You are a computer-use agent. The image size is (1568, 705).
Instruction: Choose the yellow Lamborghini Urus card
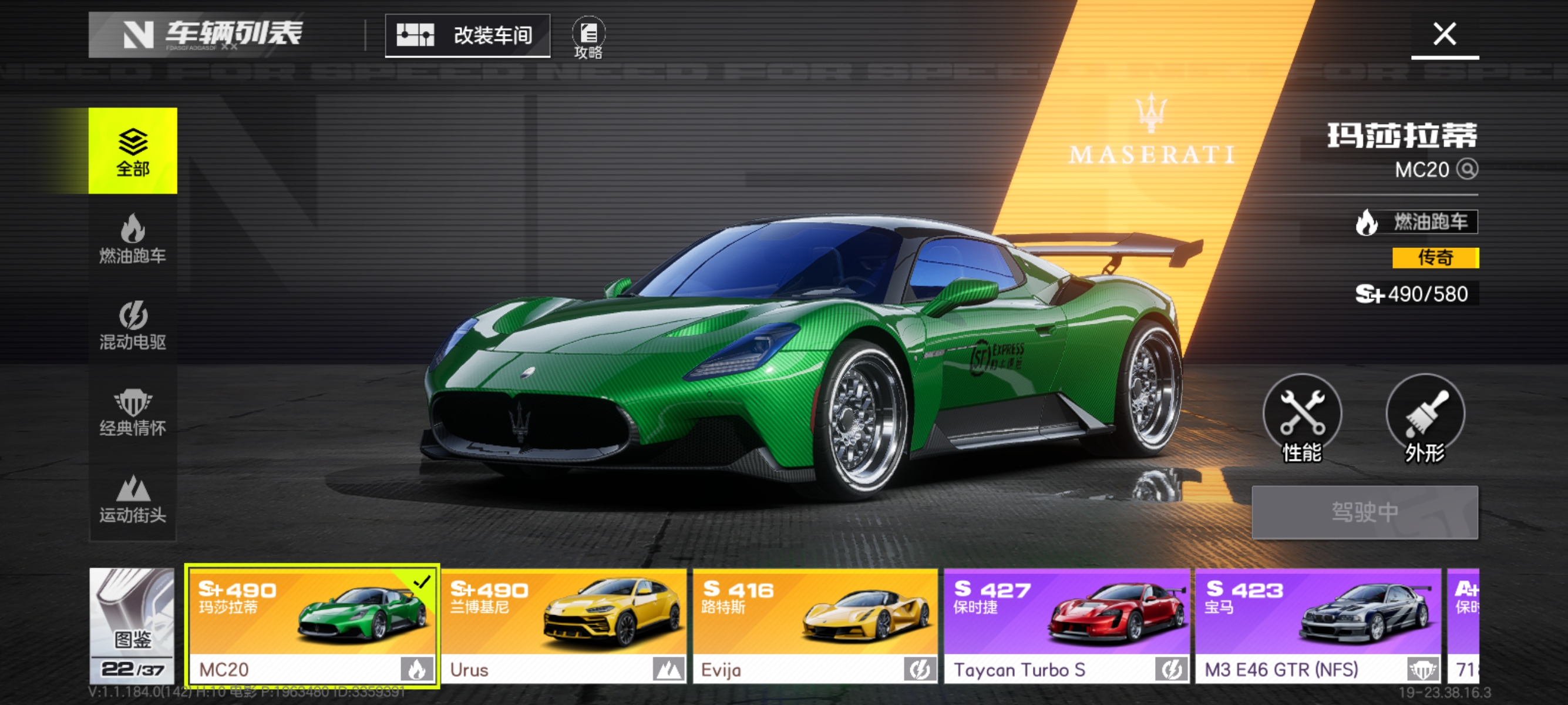click(x=564, y=625)
